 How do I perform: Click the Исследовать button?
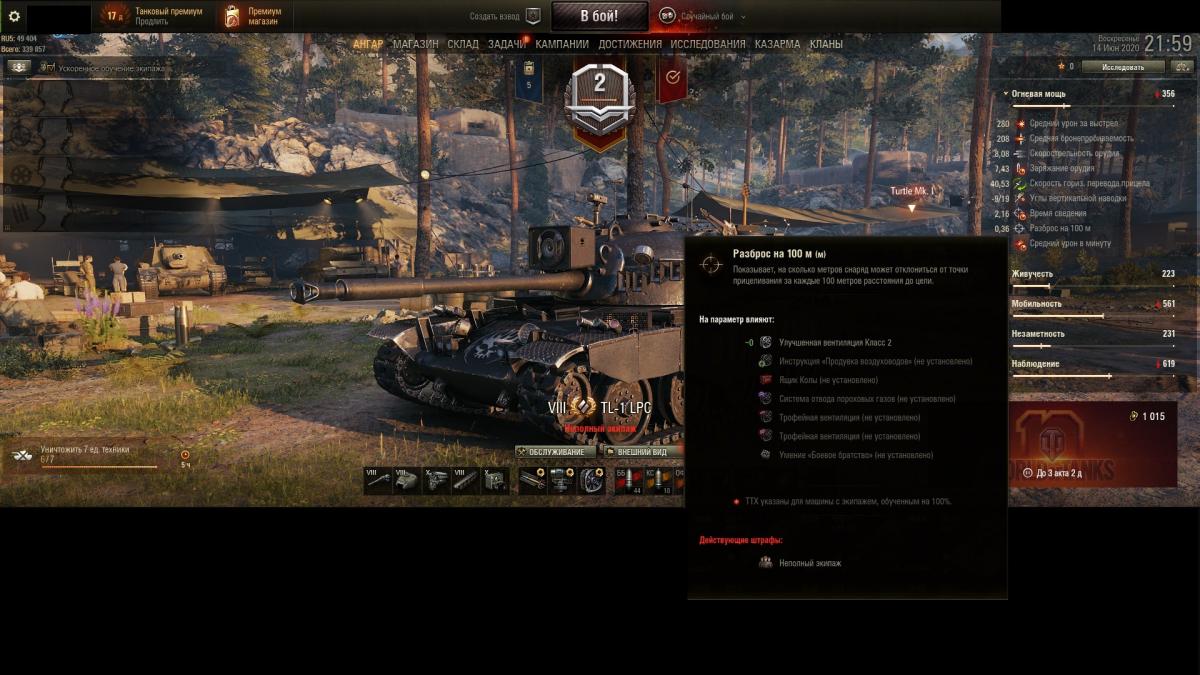click(x=1123, y=67)
